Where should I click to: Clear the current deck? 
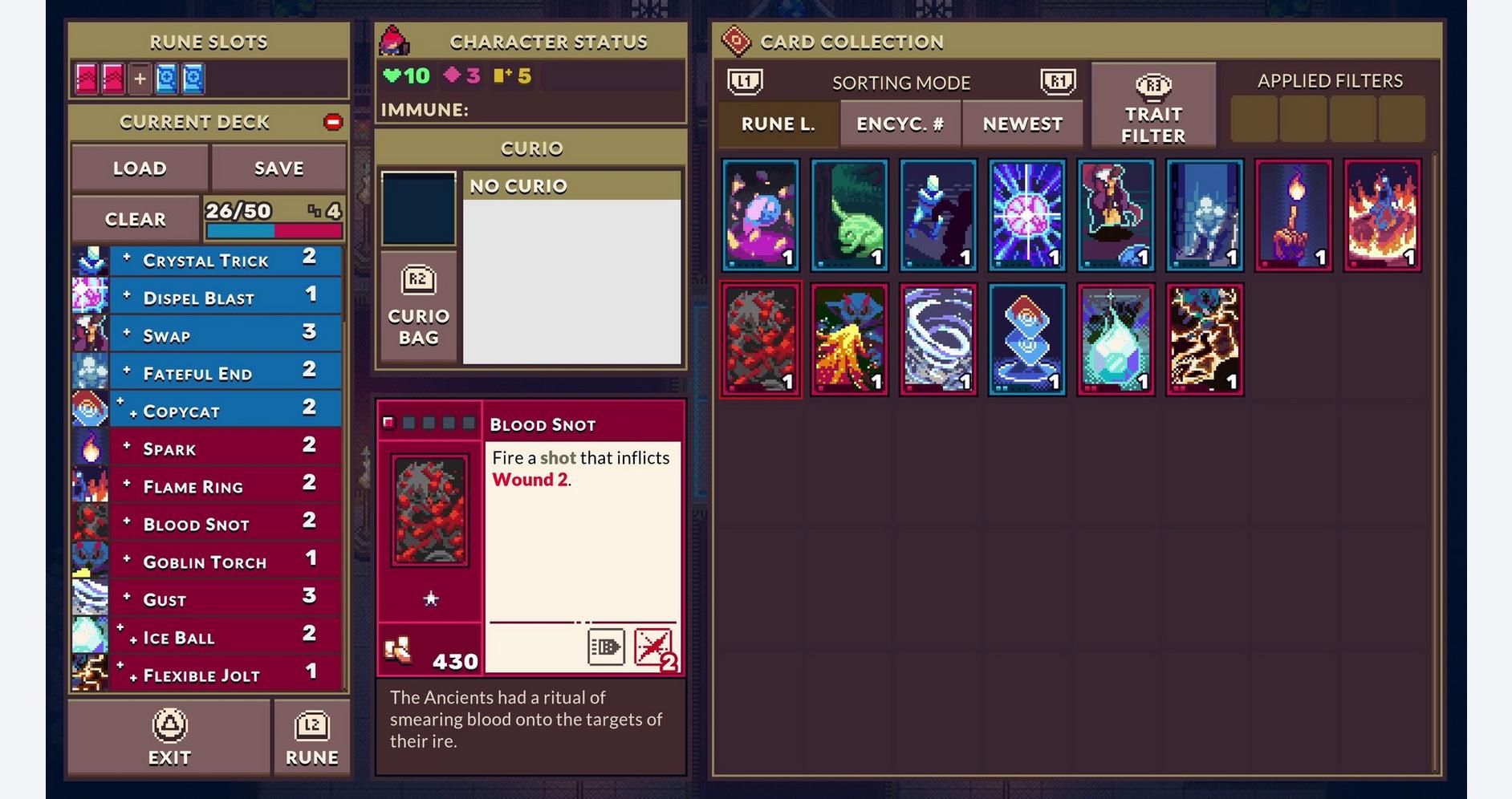pyautogui.click(x=135, y=218)
